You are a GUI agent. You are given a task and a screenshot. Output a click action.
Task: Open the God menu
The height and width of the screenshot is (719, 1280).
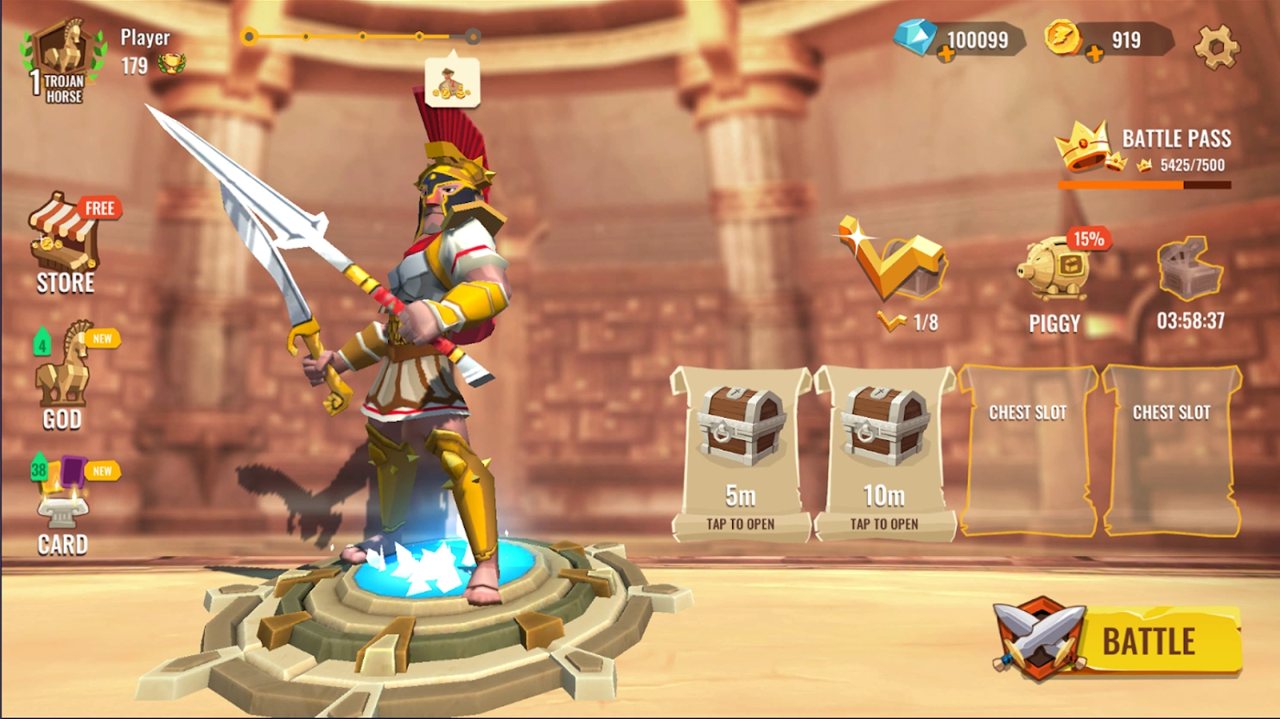point(63,377)
